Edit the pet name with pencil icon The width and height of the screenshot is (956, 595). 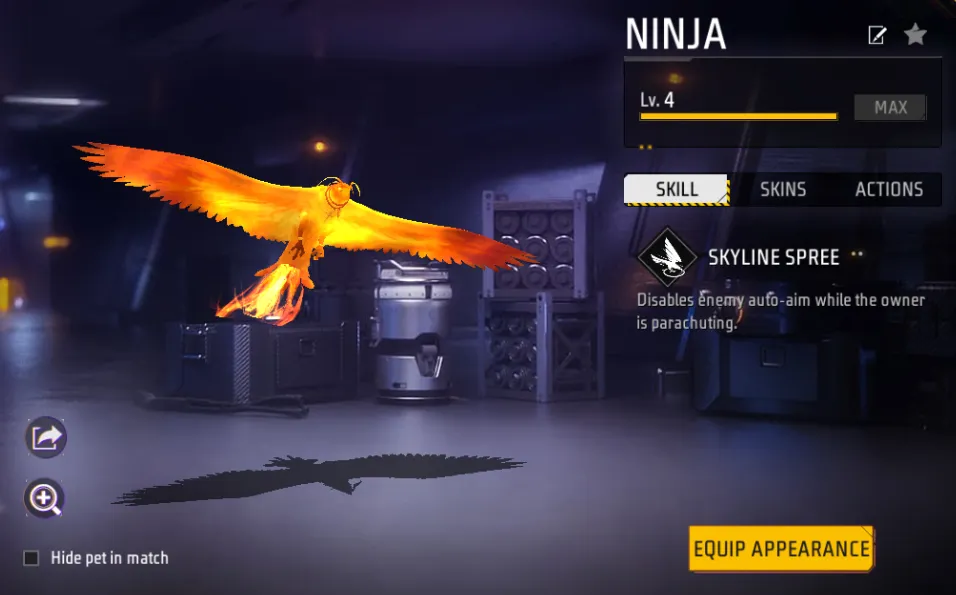pyautogui.click(x=877, y=36)
